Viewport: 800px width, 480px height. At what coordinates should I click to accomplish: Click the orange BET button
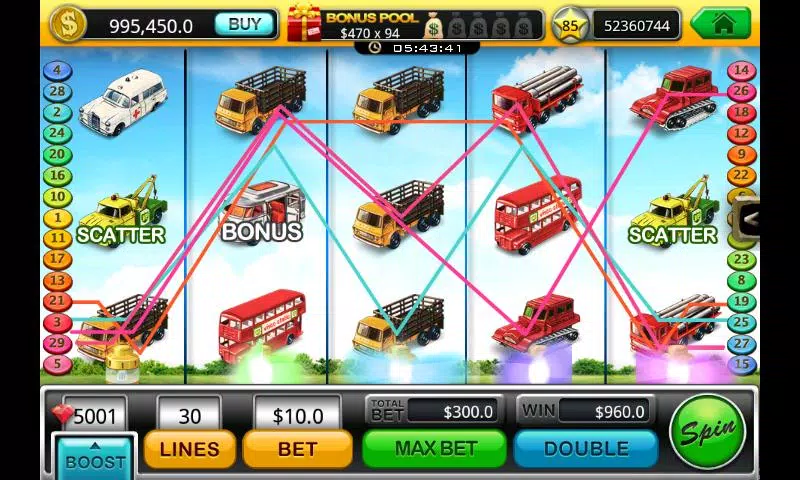tap(296, 448)
